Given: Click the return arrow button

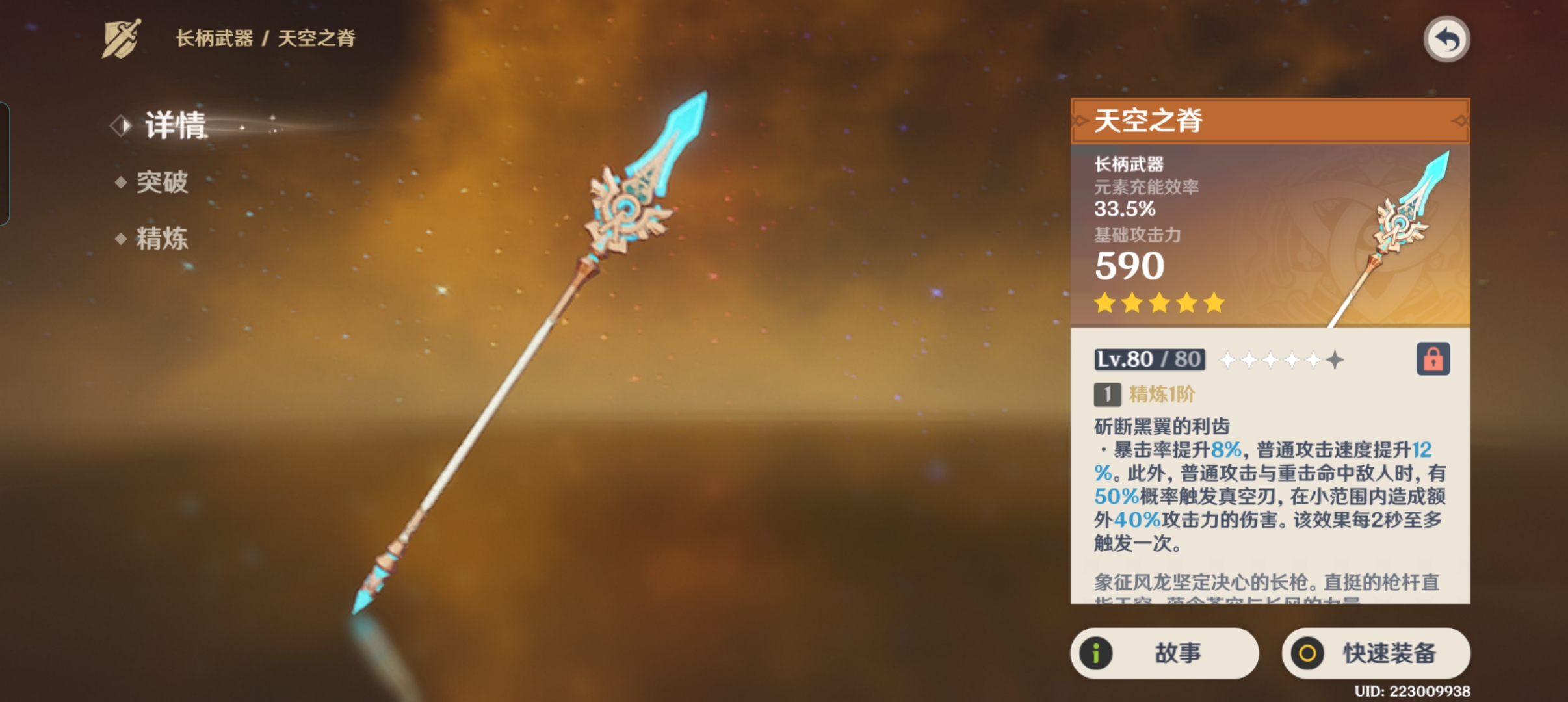Looking at the screenshot, I should (x=1446, y=40).
